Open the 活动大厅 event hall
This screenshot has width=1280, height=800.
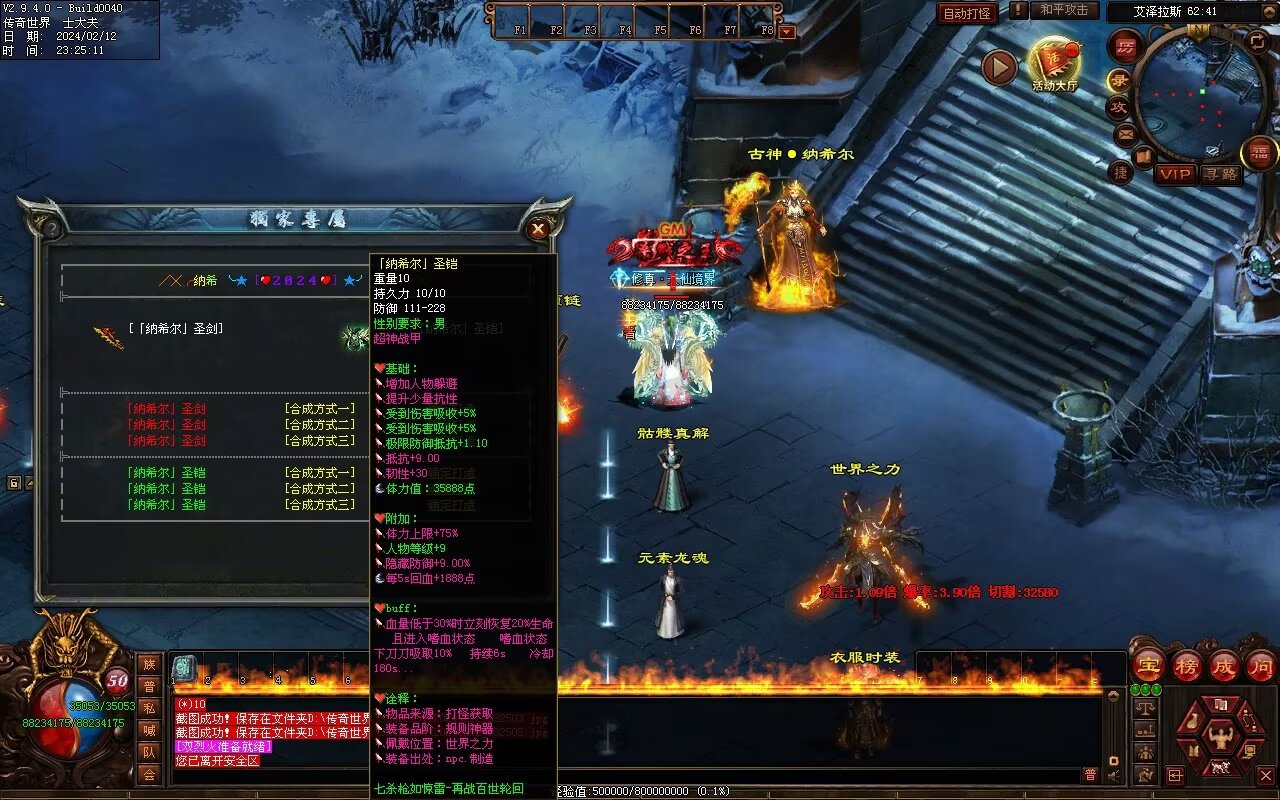(1055, 64)
